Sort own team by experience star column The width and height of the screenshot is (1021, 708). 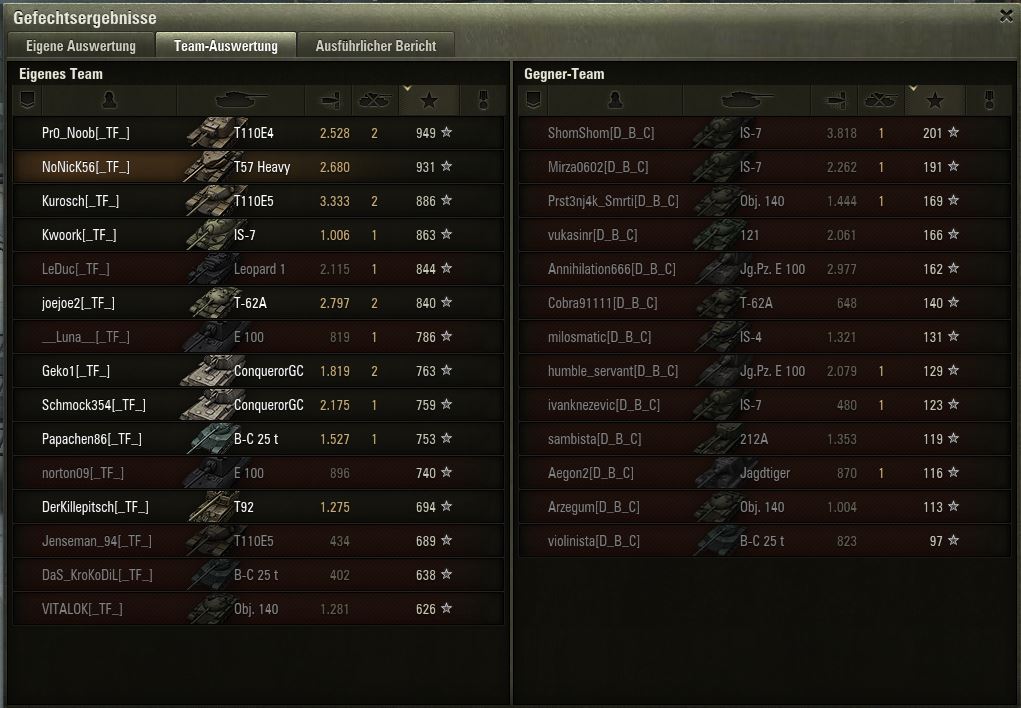pos(429,100)
